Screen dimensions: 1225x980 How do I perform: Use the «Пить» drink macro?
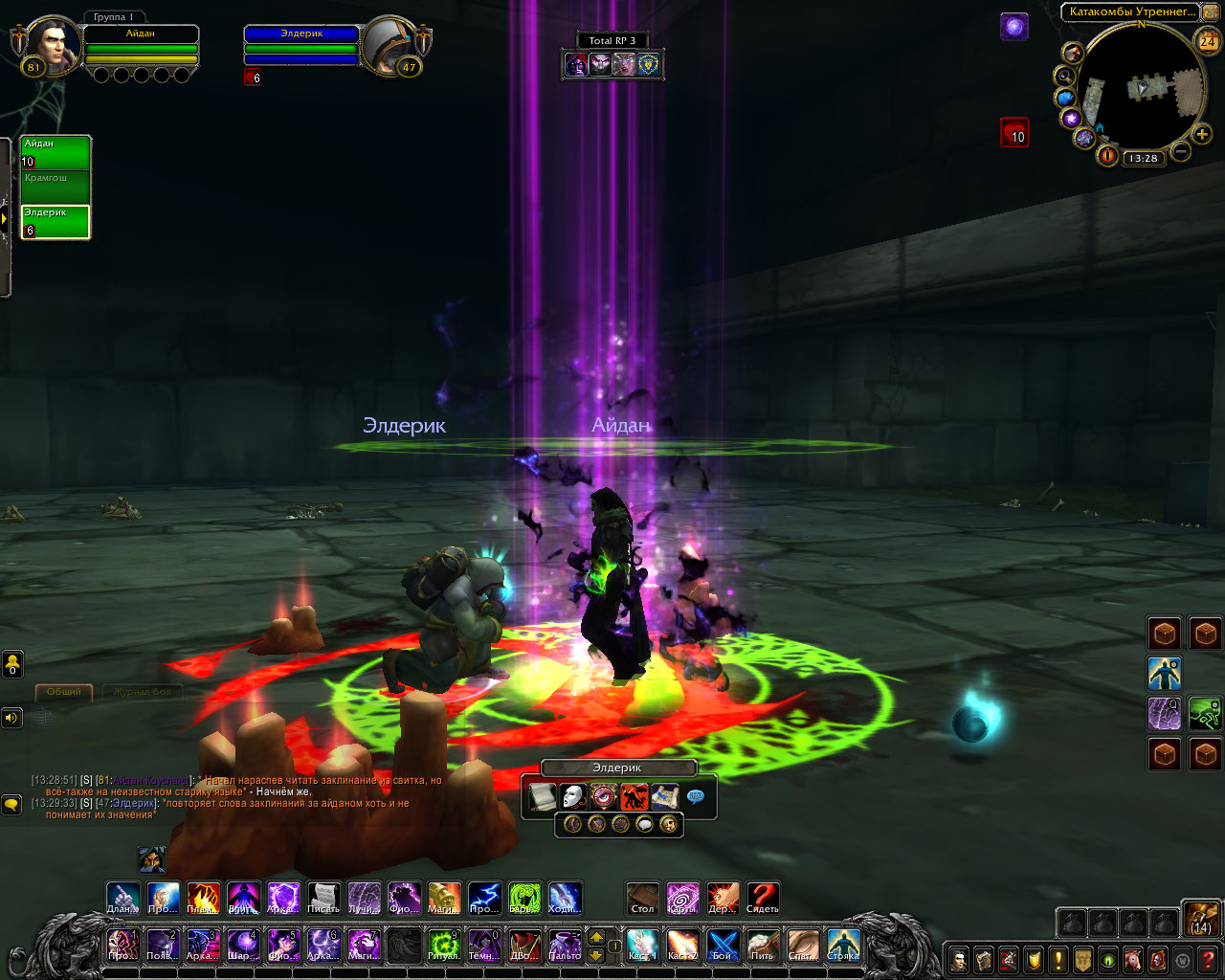click(x=763, y=945)
